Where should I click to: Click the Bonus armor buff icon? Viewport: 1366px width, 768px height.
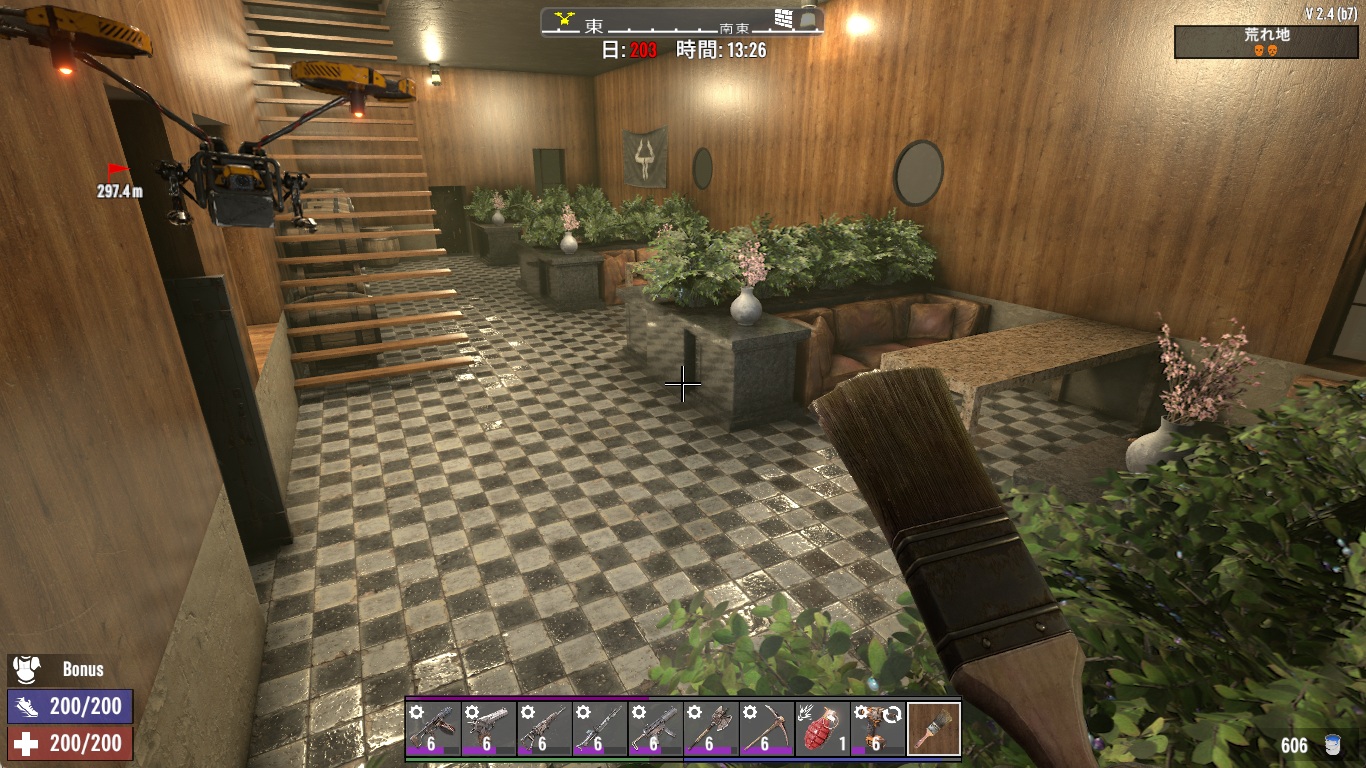point(25,669)
